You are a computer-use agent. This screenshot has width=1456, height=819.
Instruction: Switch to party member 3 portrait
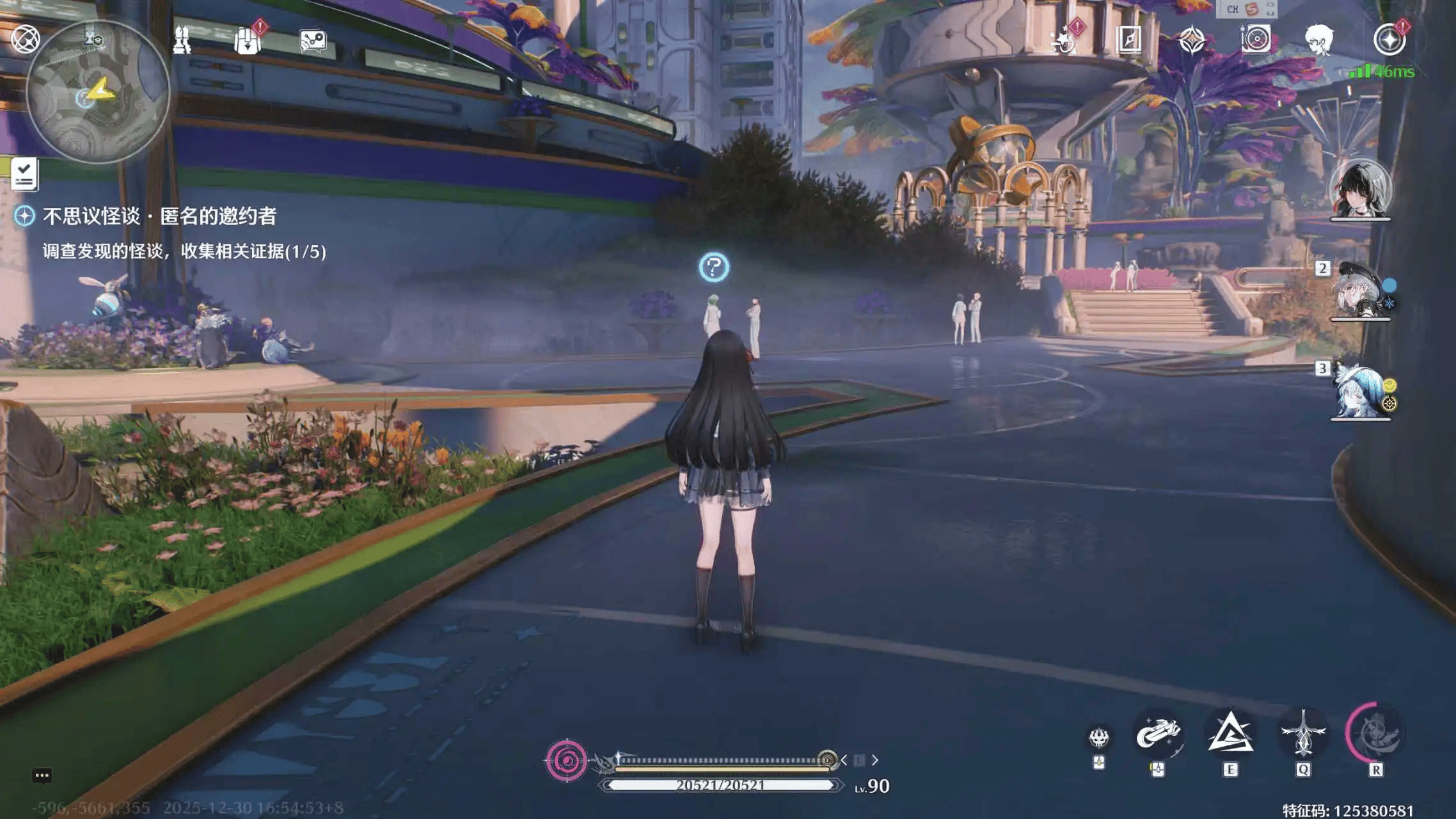[1360, 392]
